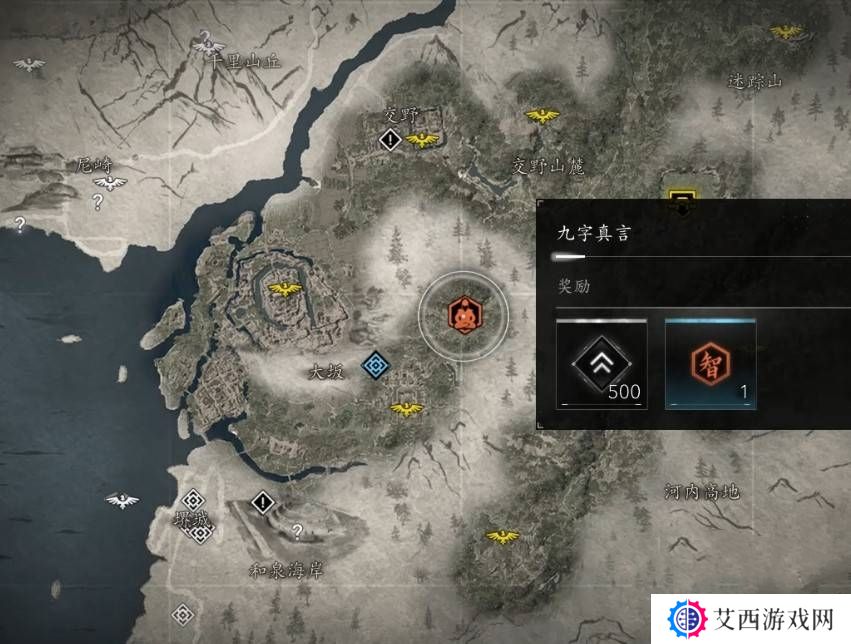
Task: Select the yellow viewpoint above 交野山麓
Action: click(x=542, y=116)
